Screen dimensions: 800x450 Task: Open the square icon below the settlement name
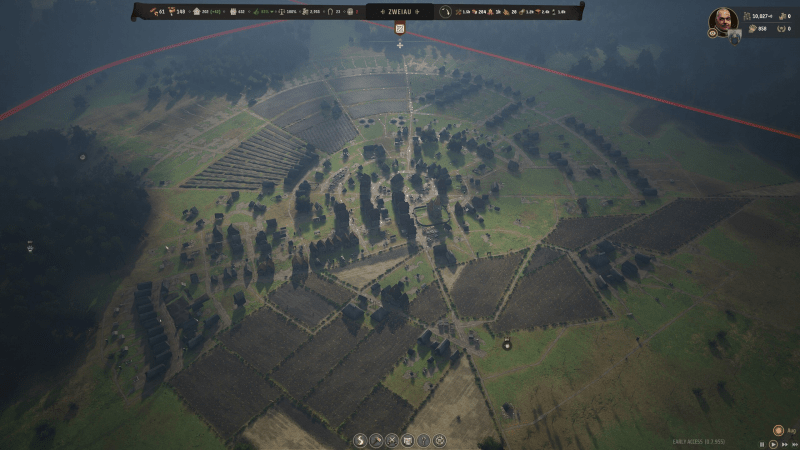tap(400, 29)
